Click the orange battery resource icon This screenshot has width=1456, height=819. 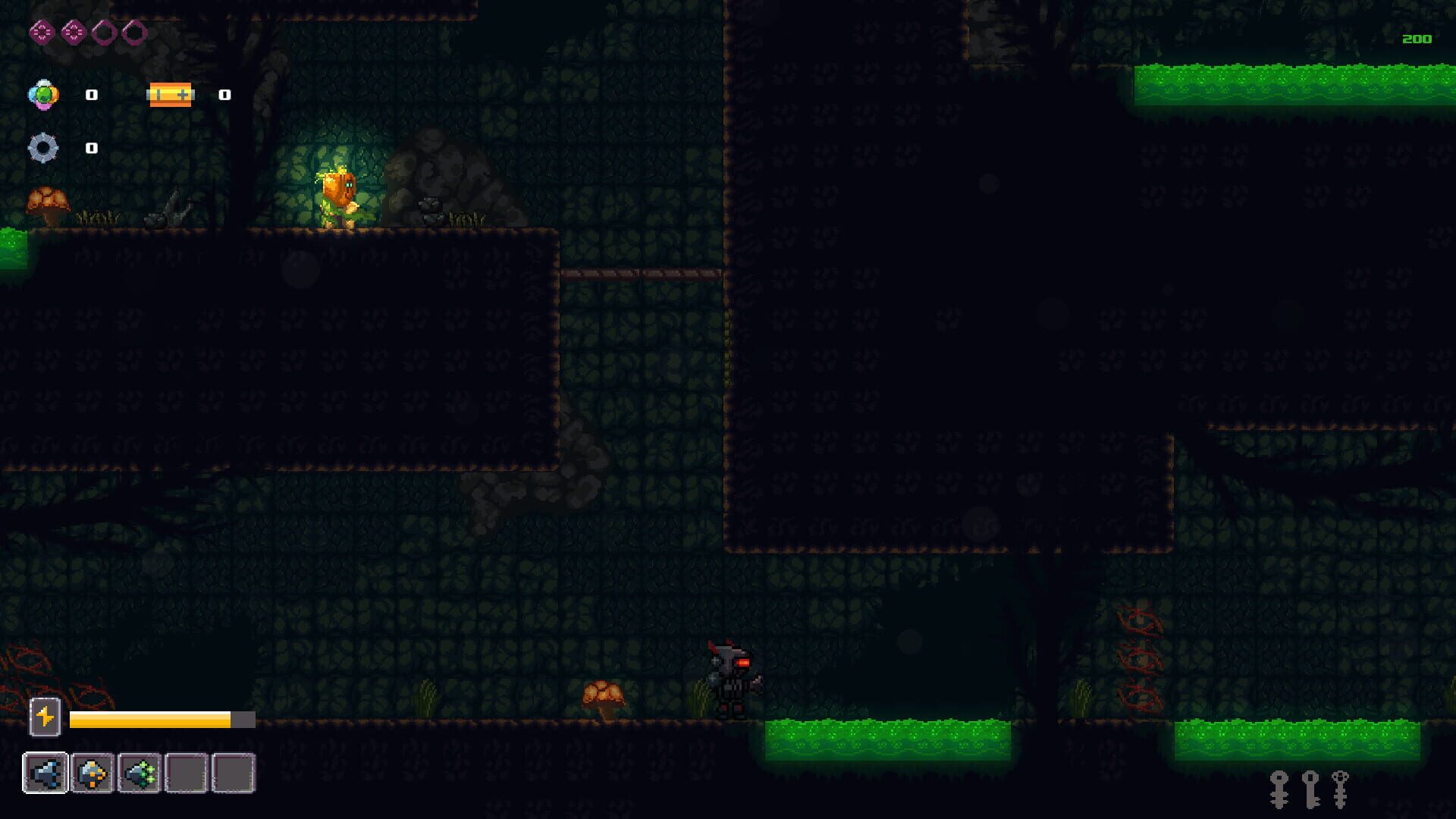(x=171, y=95)
